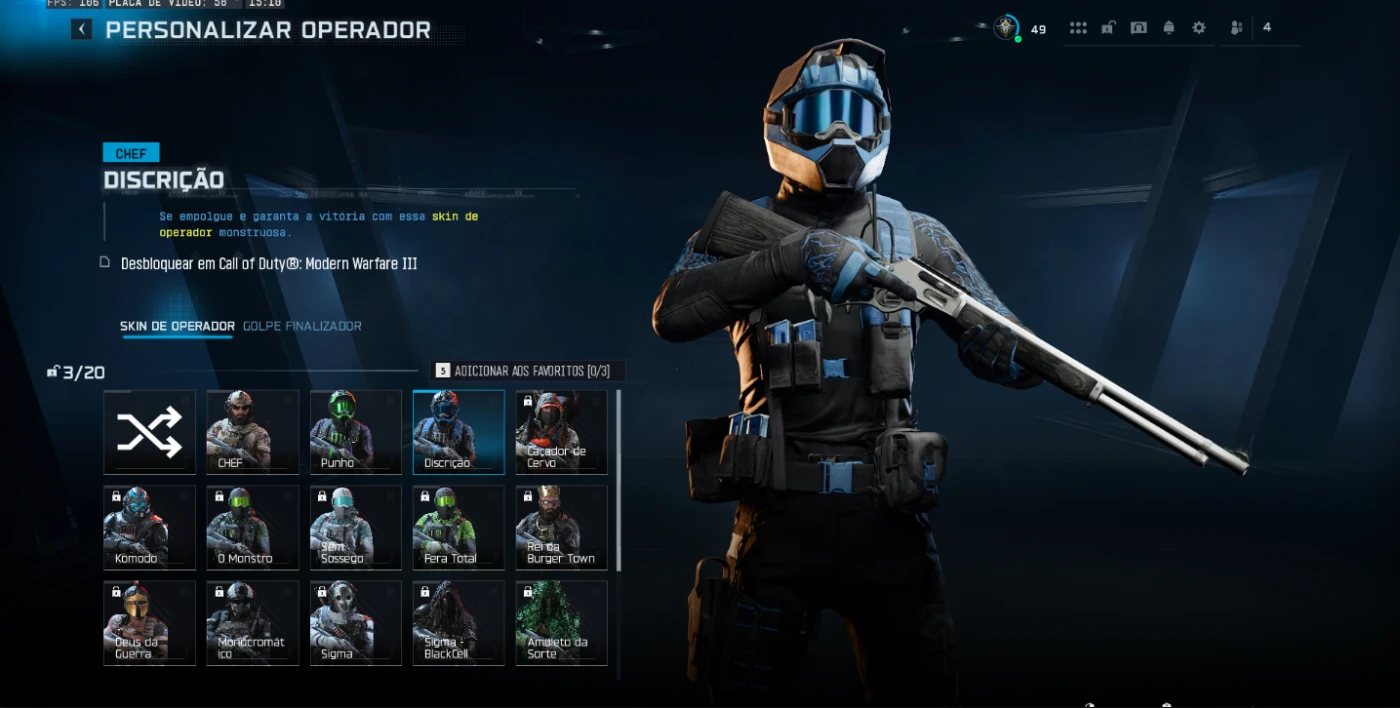Pick the Discrição operator skin tile
Image resolution: width=1400 pixels, height=708 pixels.
[x=459, y=432]
